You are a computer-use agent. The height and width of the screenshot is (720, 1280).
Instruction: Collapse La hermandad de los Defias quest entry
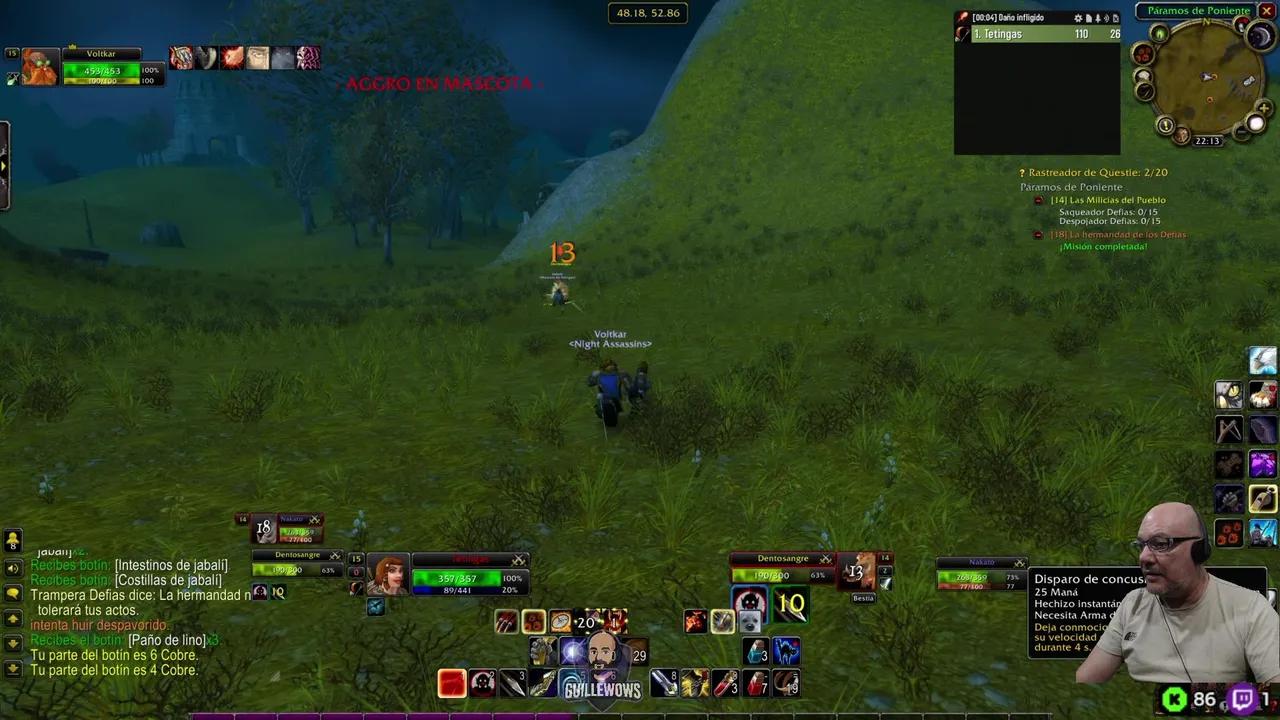1038,234
